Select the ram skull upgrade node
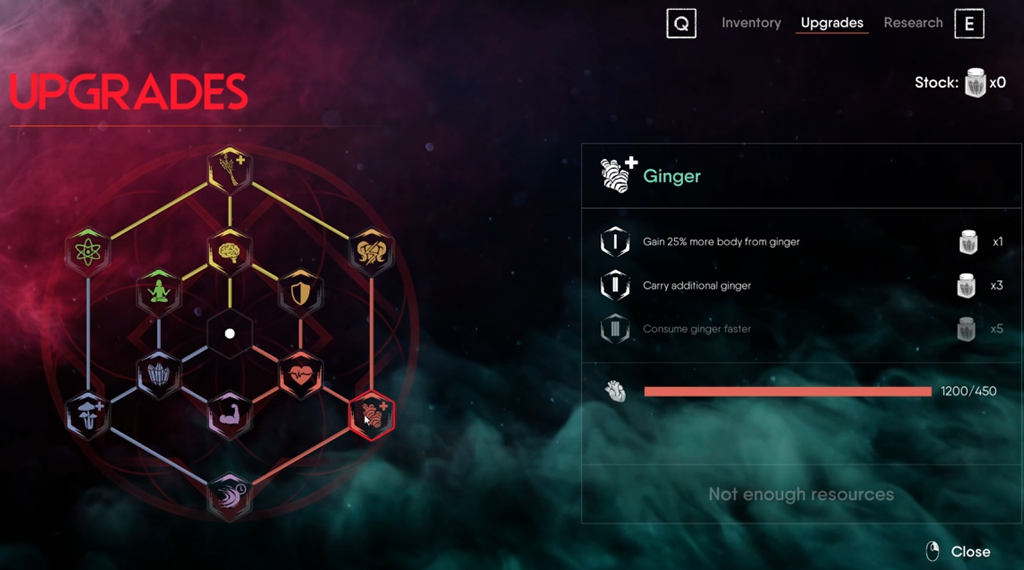The width and height of the screenshot is (1024, 570). tap(372, 251)
